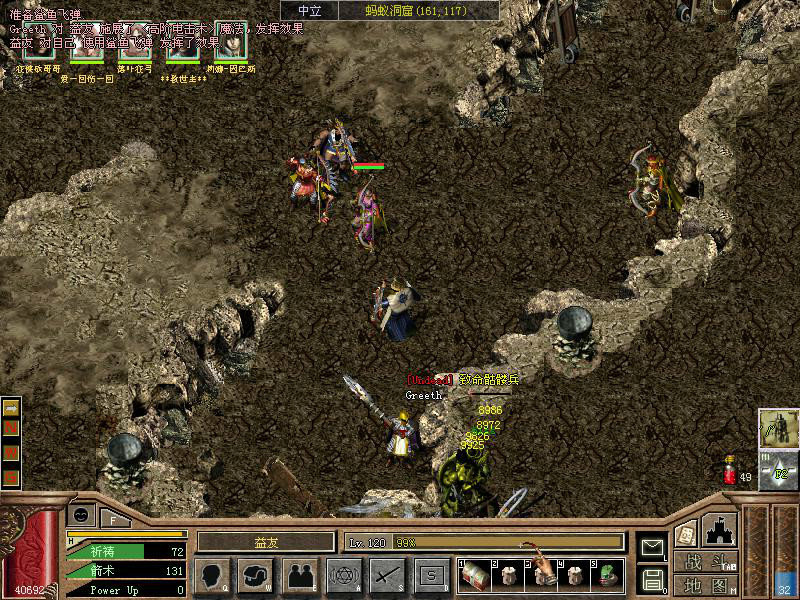Select the sword skill button
The width and height of the screenshot is (800, 600).
tap(387, 574)
